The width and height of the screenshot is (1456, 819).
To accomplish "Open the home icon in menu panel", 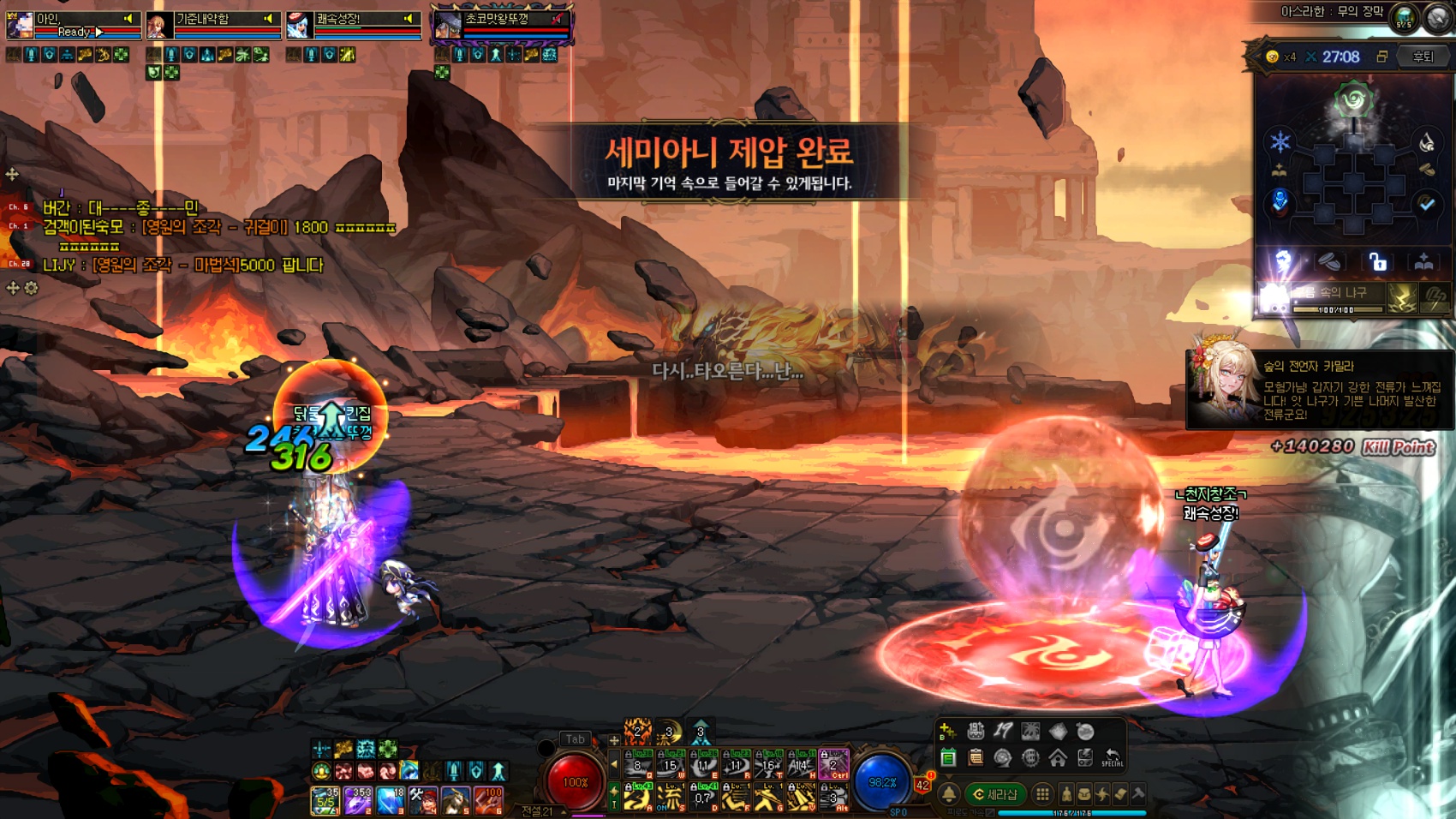I will tap(1058, 757).
